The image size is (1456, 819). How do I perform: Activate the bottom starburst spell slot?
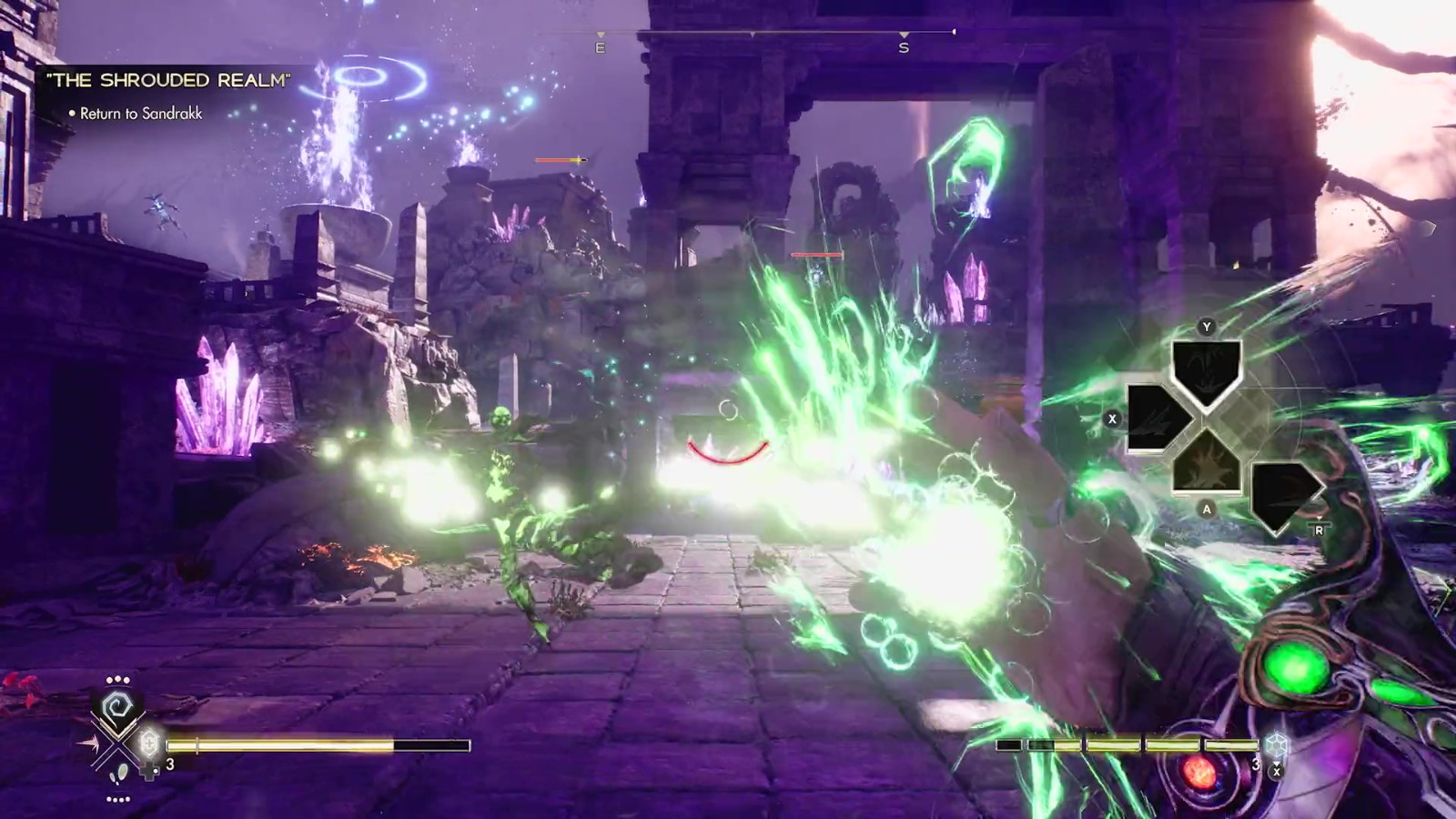pyautogui.click(x=1206, y=462)
